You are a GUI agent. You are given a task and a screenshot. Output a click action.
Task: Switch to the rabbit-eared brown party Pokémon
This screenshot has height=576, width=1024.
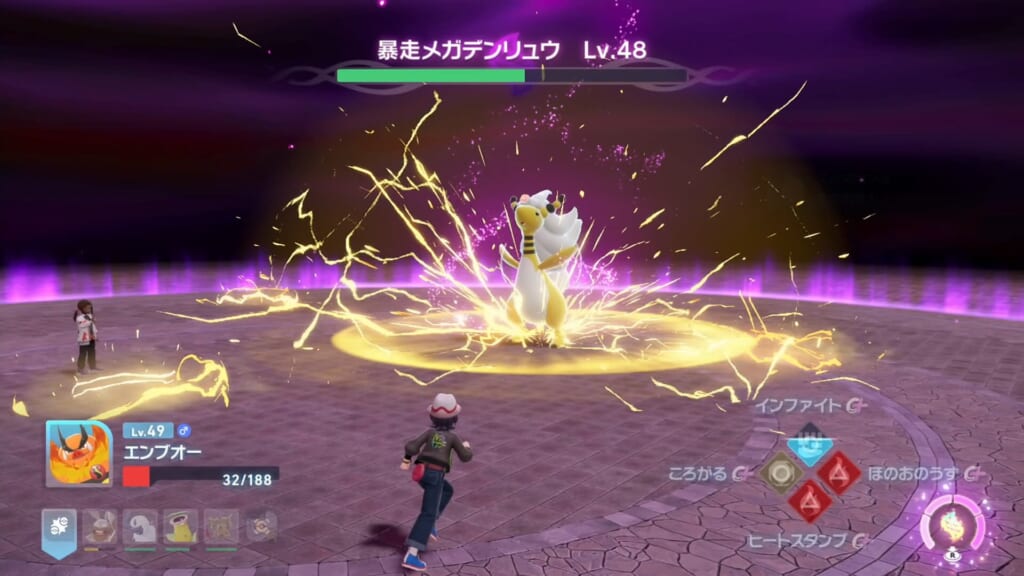click(x=99, y=525)
